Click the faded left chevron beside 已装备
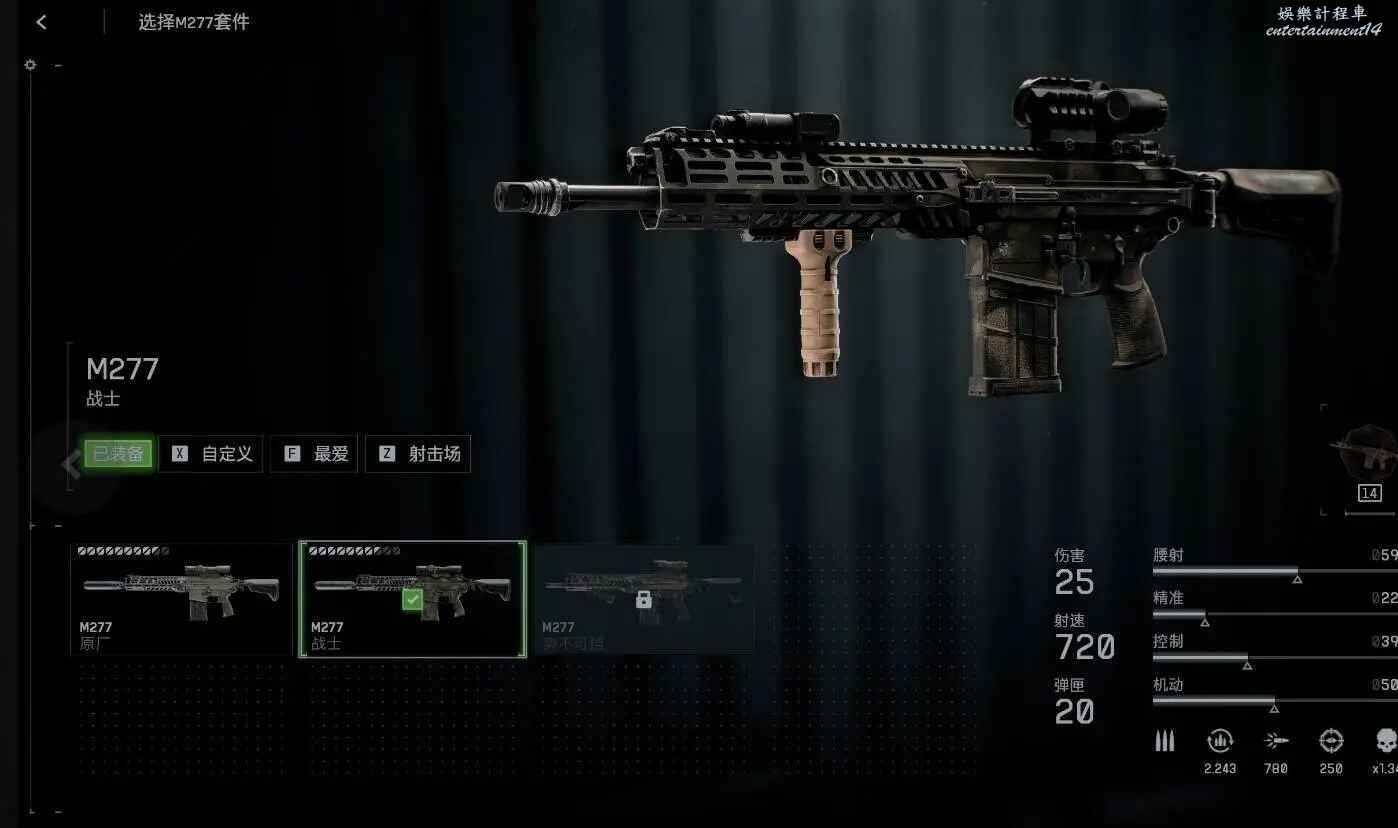 tap(70, 463)
